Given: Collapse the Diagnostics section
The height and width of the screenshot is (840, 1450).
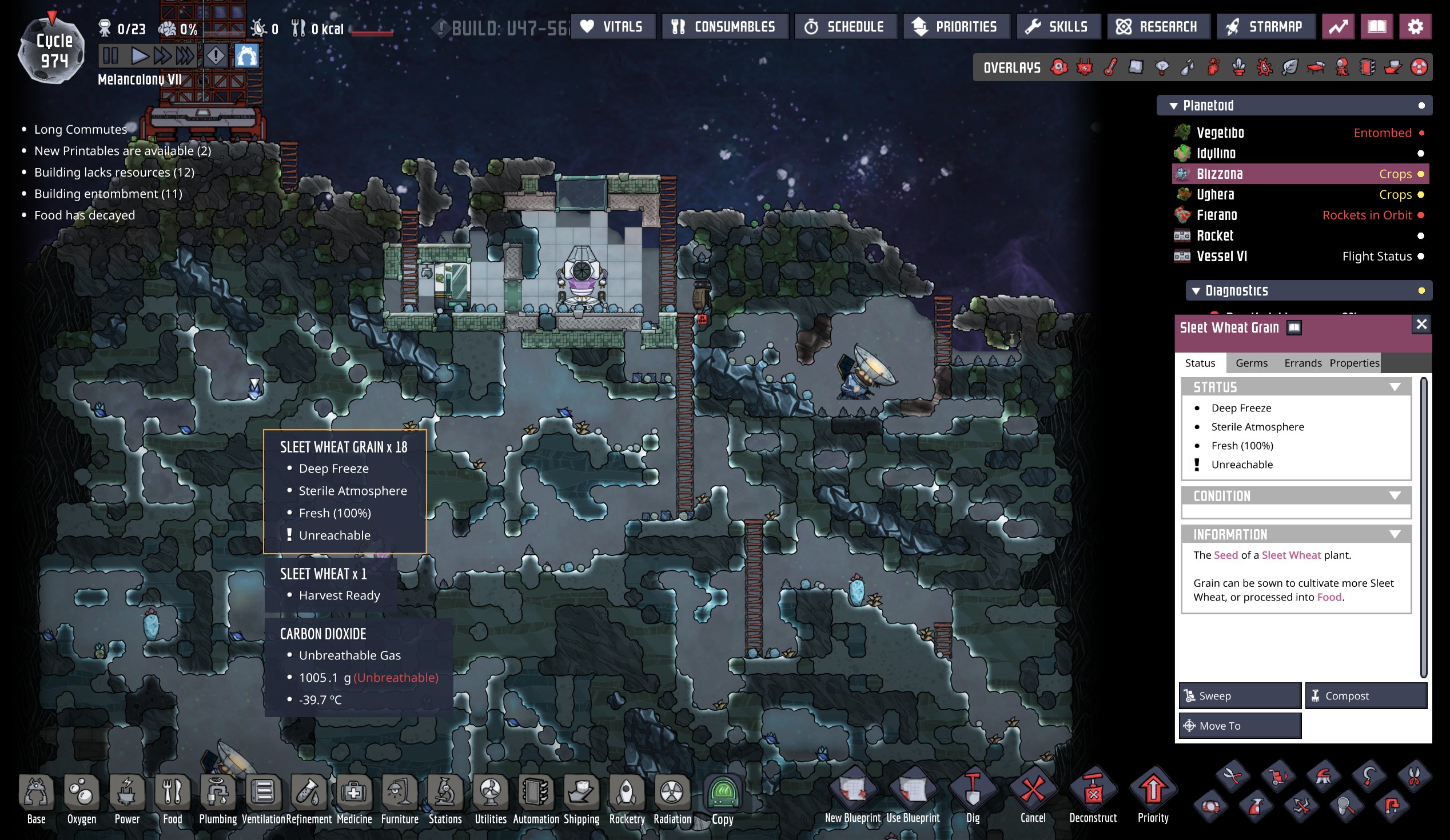Looking at the screenshot, I should click(1196, 291).
